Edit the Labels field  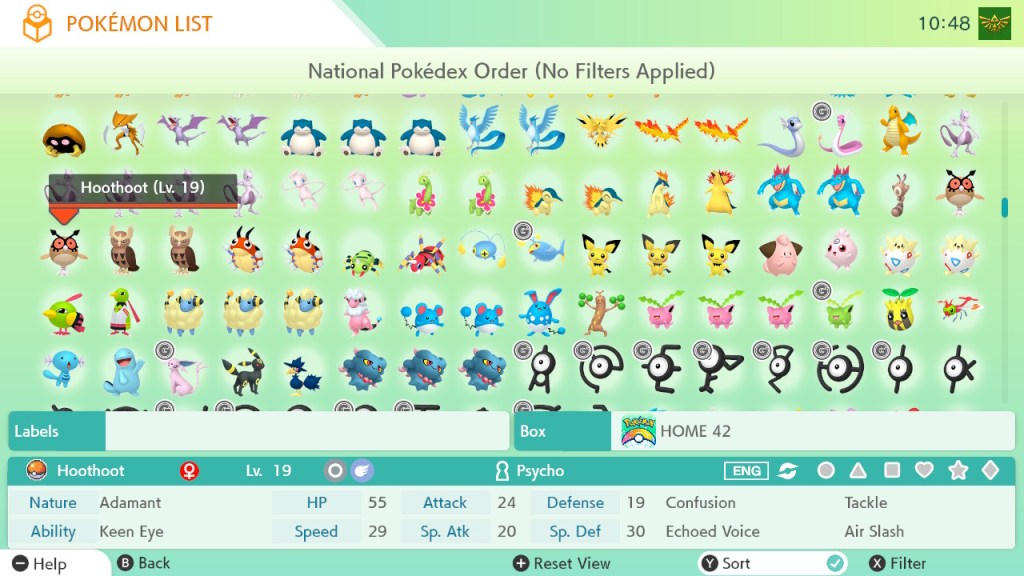306,431
